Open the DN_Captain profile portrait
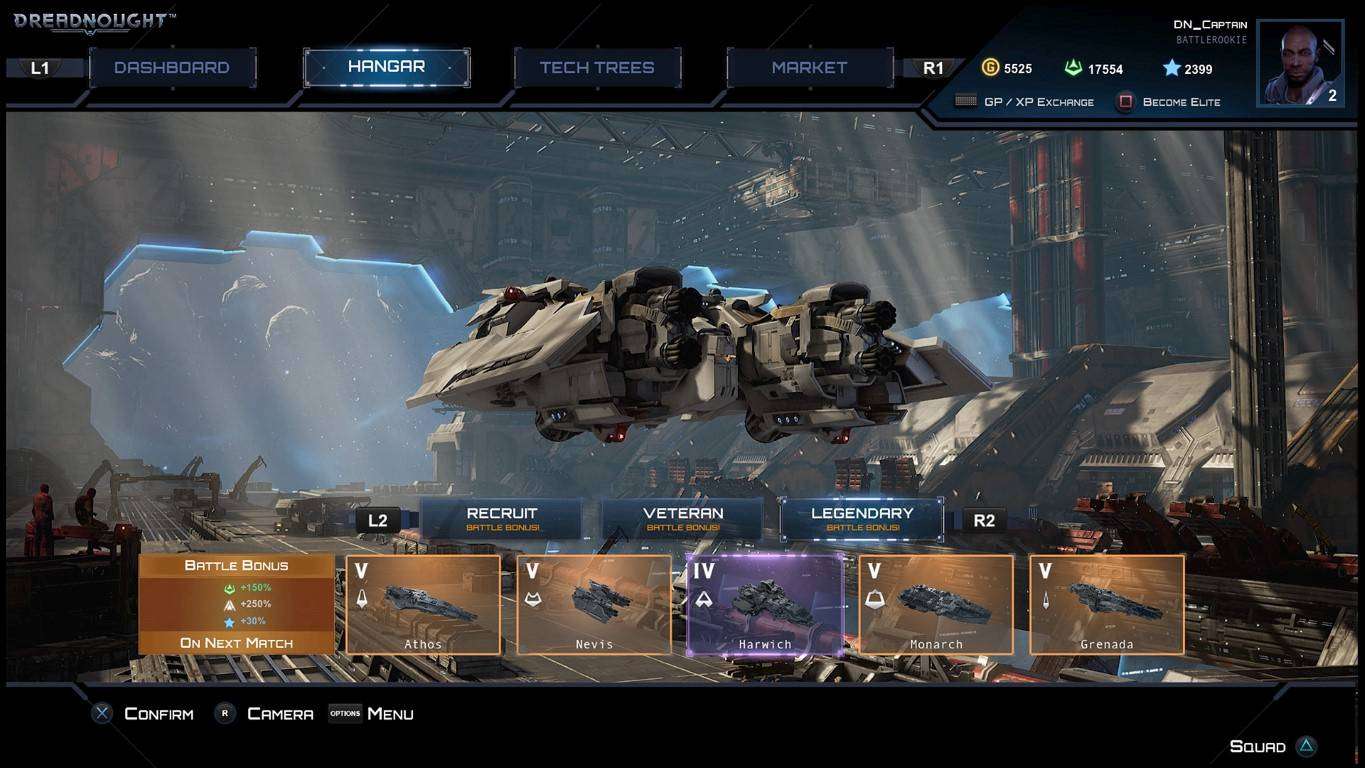Image resolution: width=1365 pixels, height=768 pixels. pos(1299,63)
